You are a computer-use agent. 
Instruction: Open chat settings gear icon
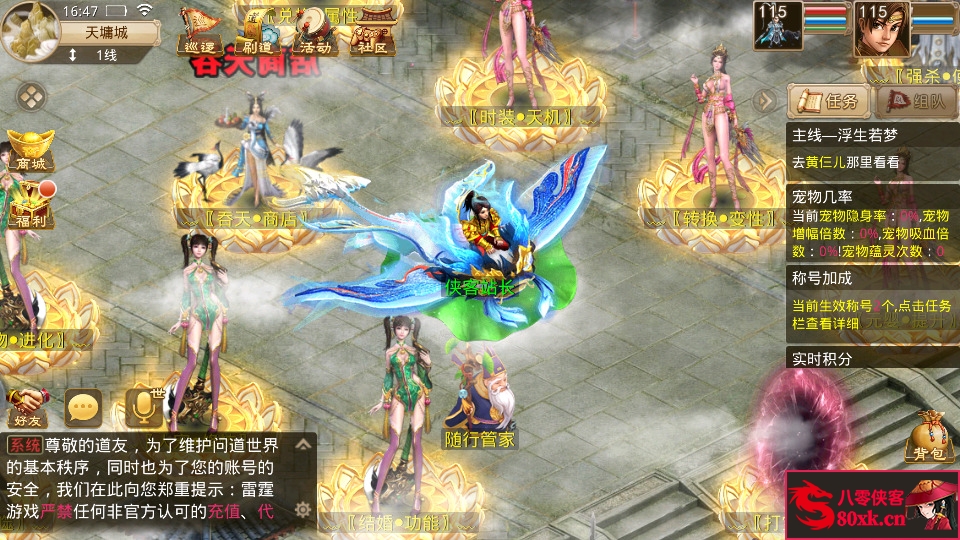(303, 509)
